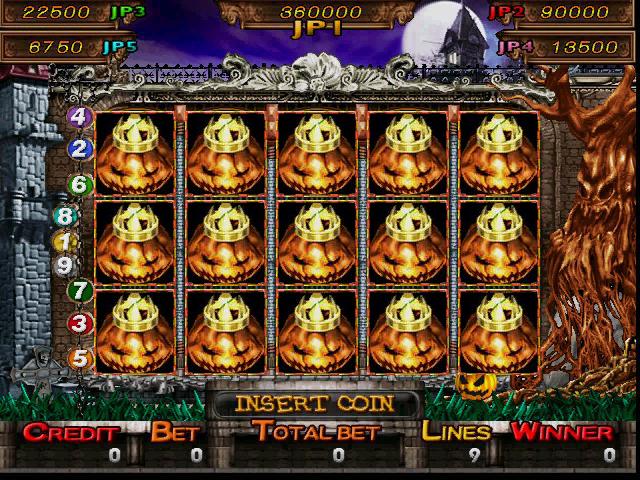
Task: Select the orange payline 5 marker
Action: point(80,358)
